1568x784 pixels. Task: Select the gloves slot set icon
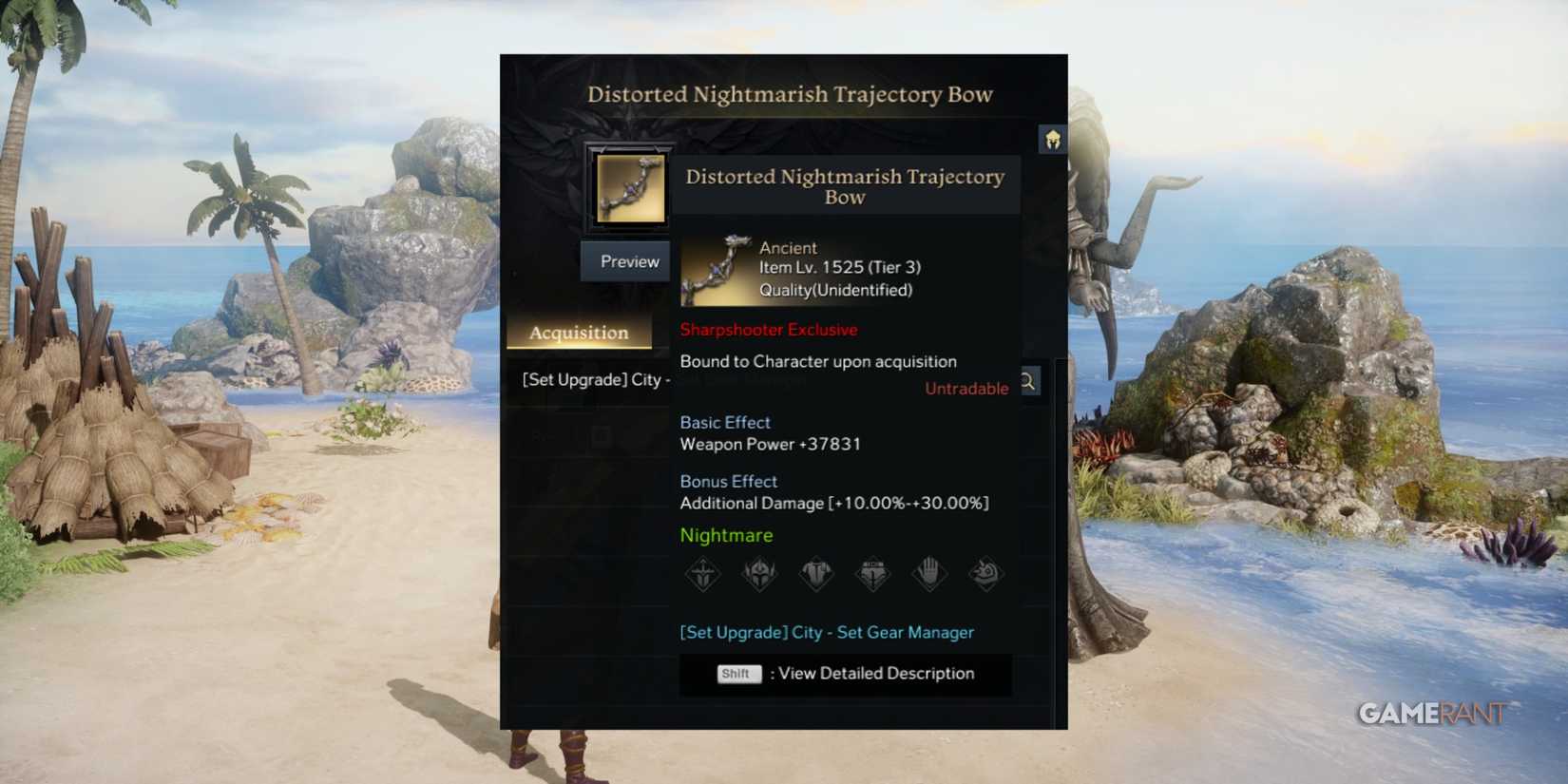(929, 573)
